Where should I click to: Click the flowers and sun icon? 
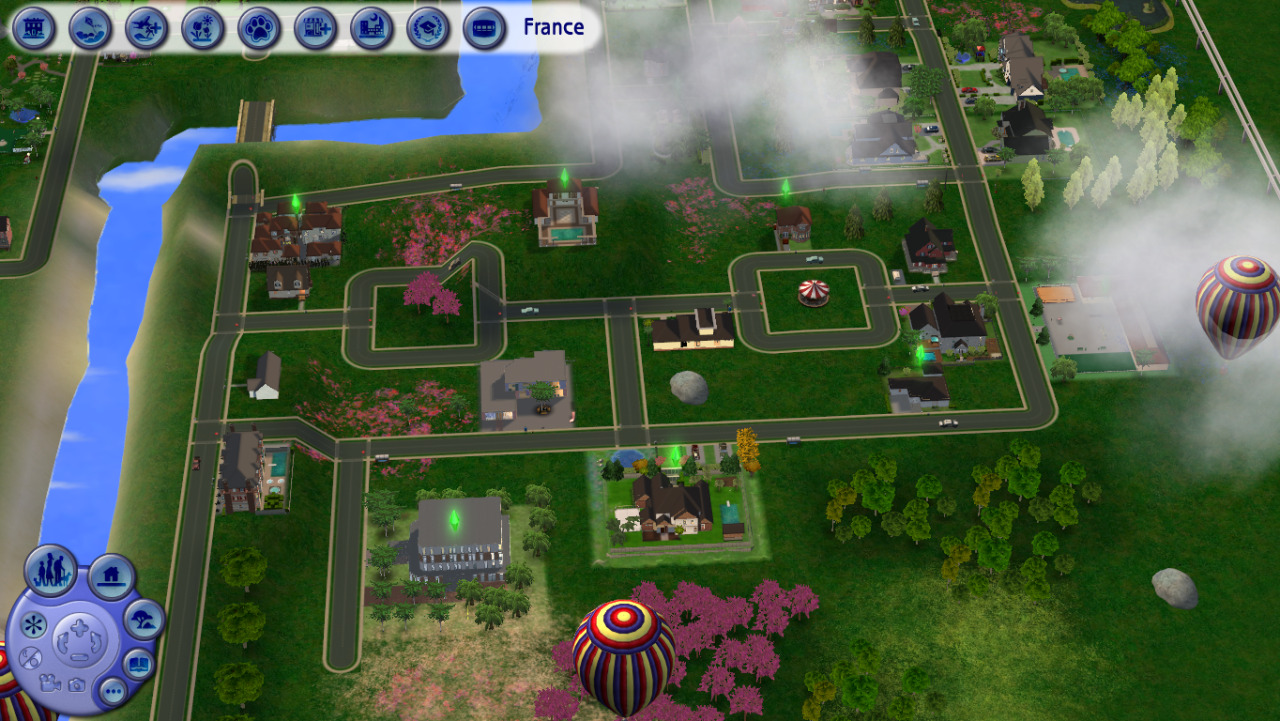203,28
